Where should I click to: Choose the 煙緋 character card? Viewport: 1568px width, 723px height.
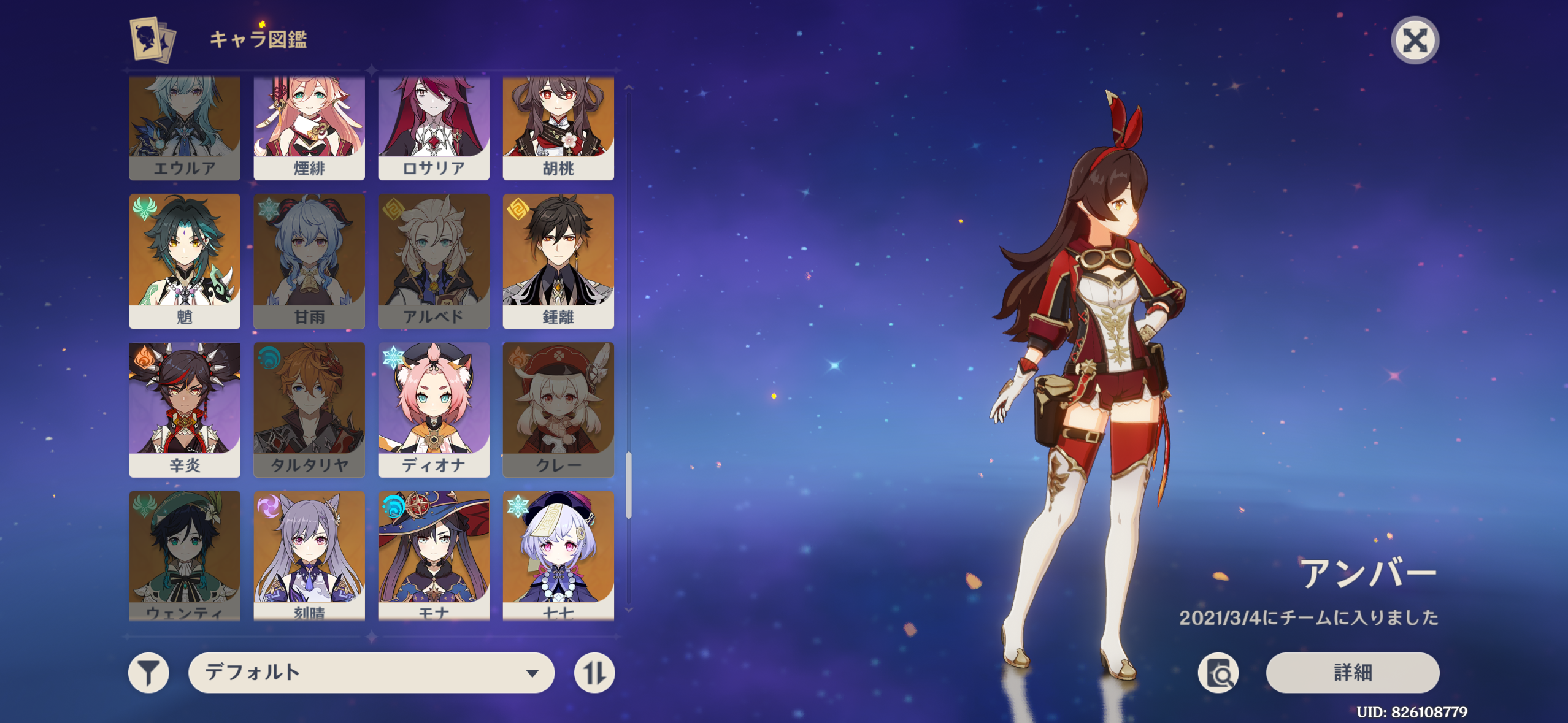click(309, 128)
